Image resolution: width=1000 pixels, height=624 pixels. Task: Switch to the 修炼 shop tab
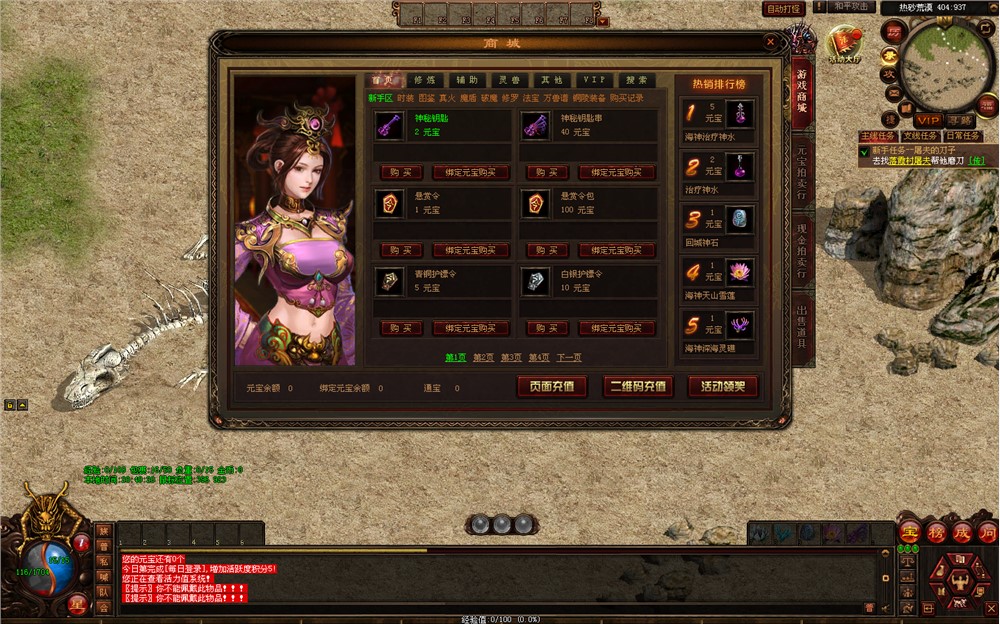pos(424,80)
